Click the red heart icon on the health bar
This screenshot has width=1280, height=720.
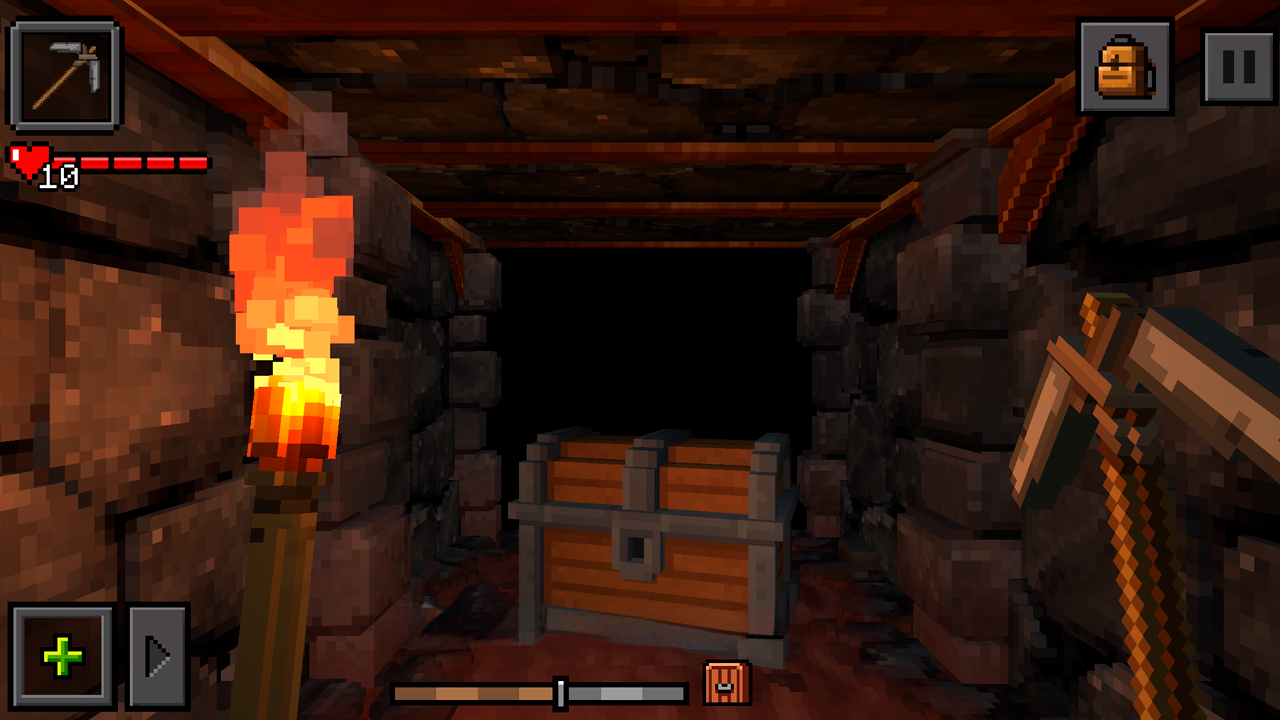pyautogui.click(x=28, y=161)
